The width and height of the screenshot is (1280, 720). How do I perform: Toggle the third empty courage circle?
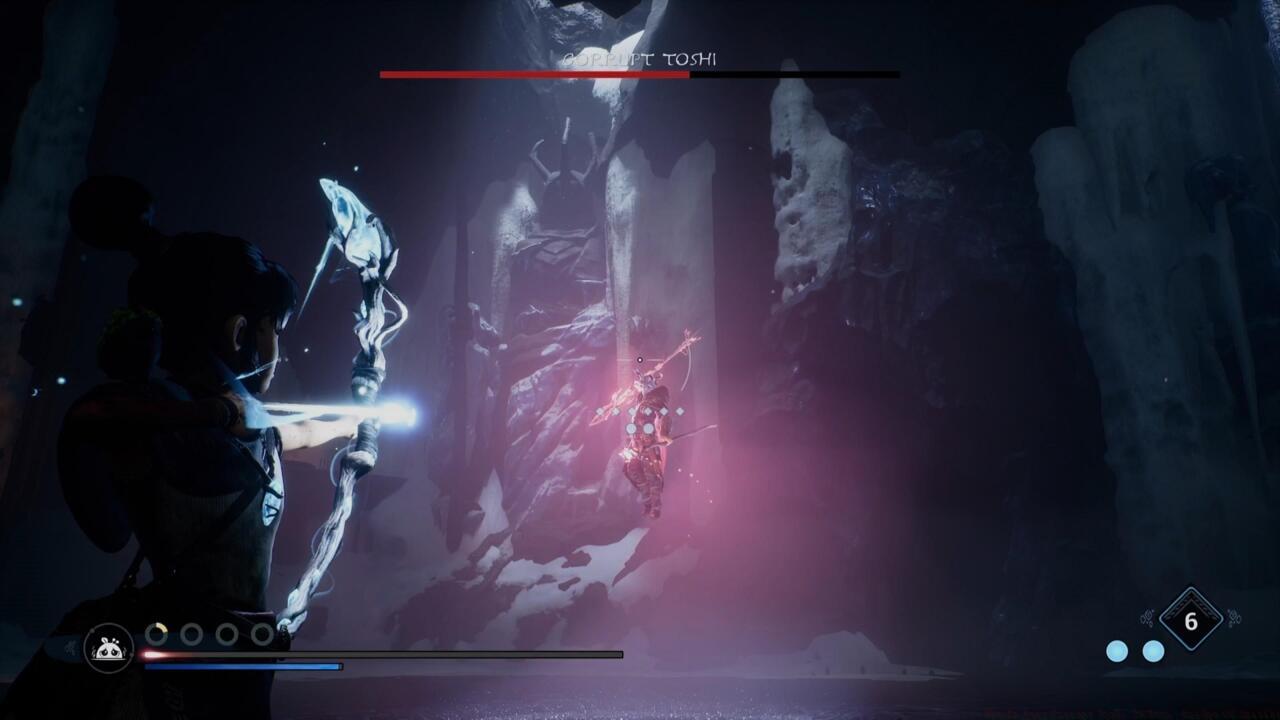pos(225,633)
